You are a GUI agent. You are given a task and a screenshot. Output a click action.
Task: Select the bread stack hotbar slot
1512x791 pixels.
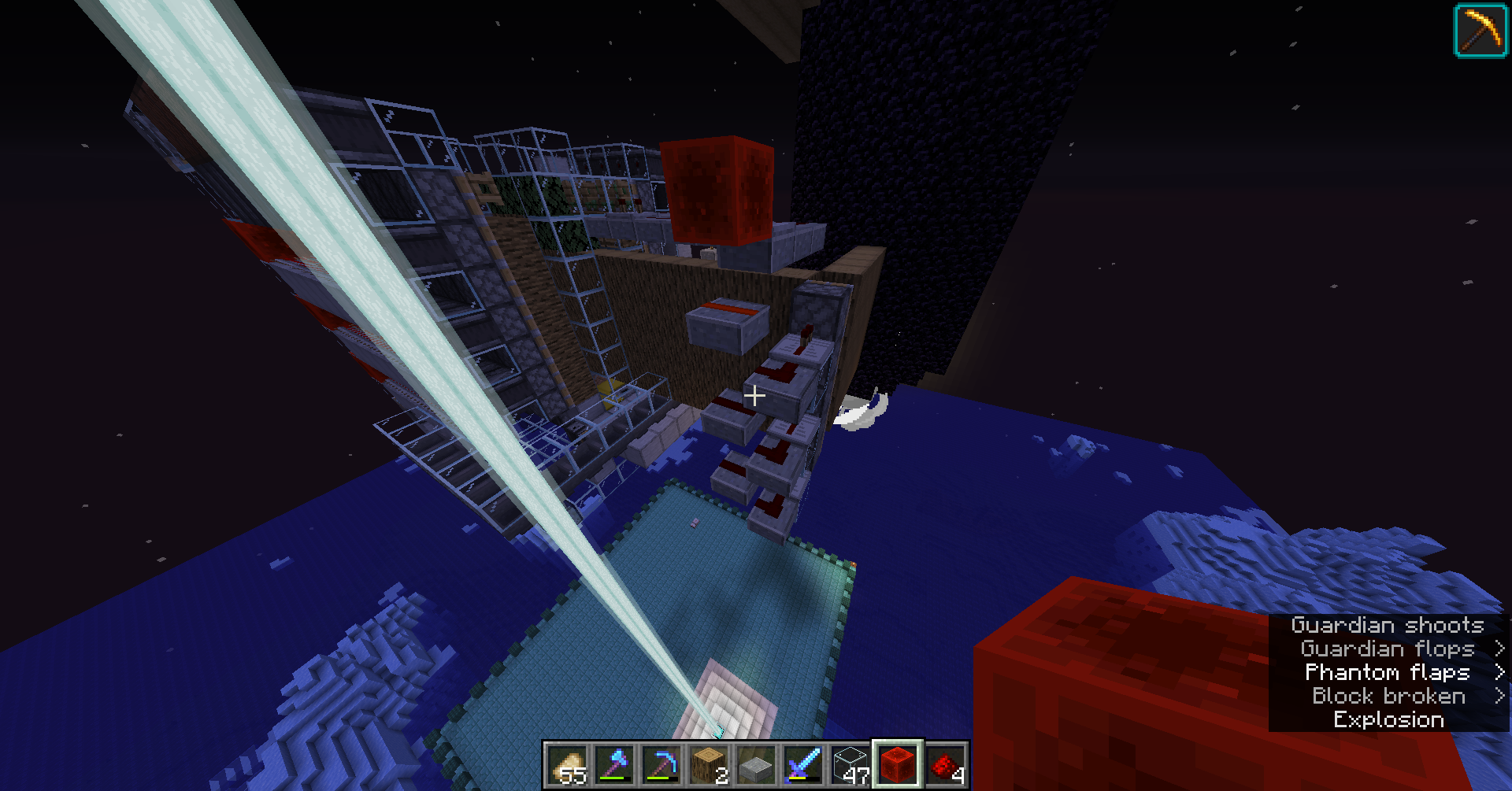(x=567, y=765)
